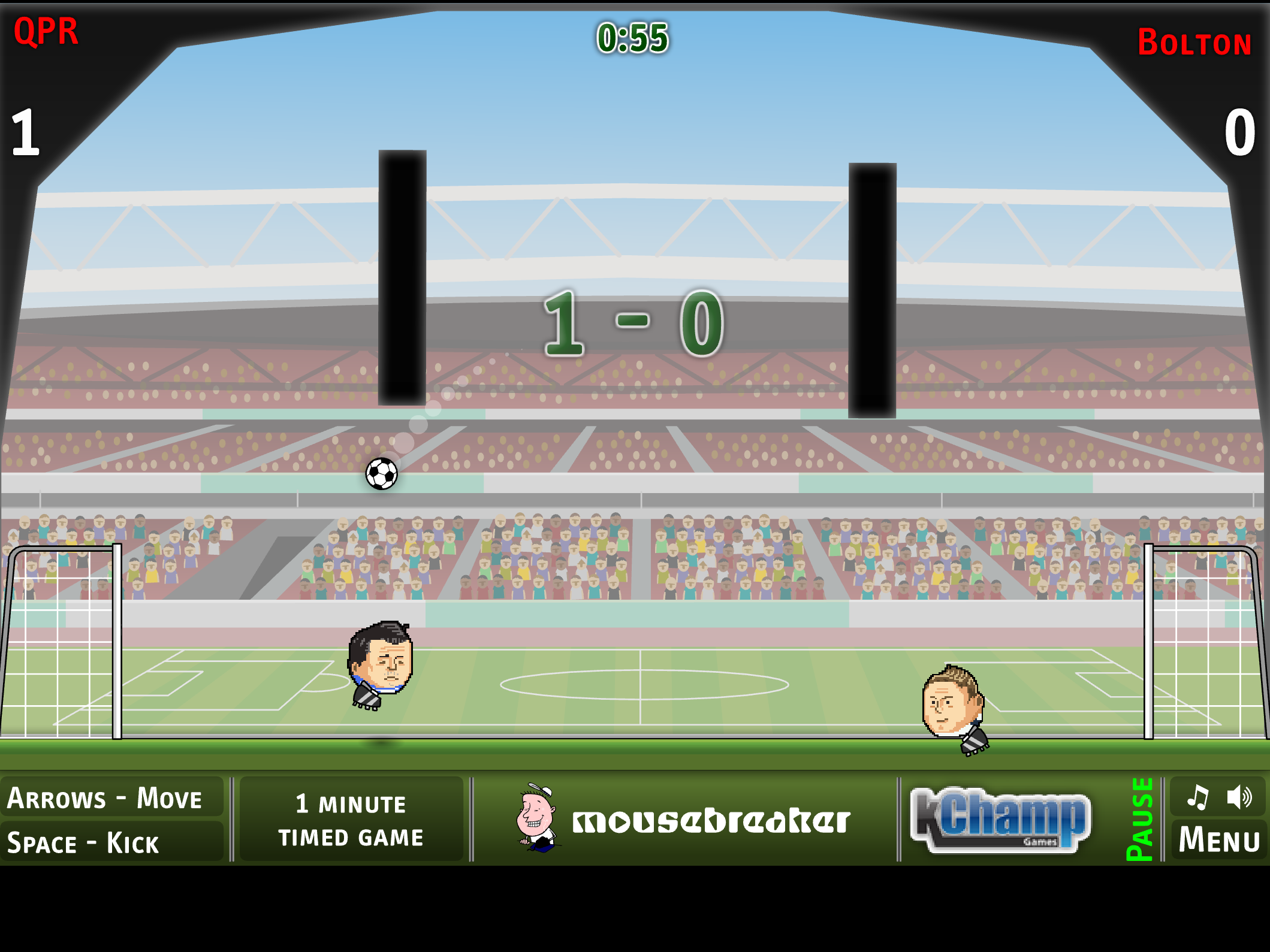Open the audio controls panel

(x=1218, y=797)
